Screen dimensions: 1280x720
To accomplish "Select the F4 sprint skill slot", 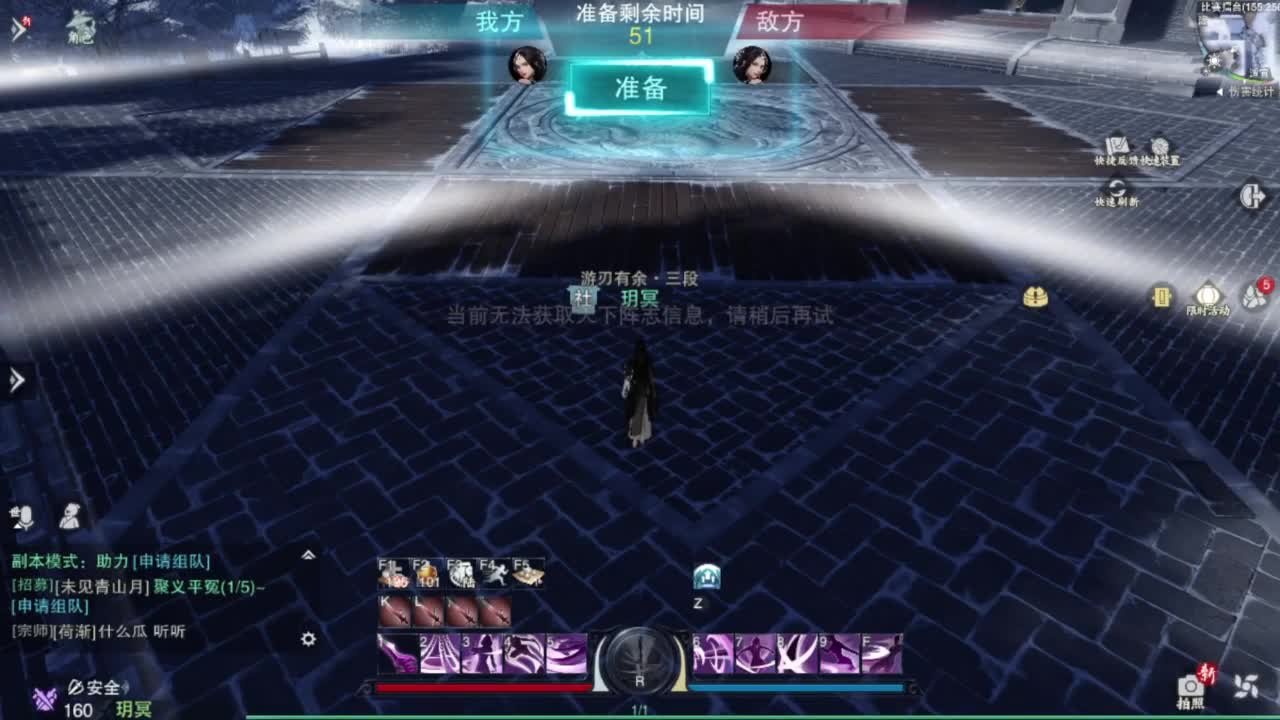I will coord(494,574).
